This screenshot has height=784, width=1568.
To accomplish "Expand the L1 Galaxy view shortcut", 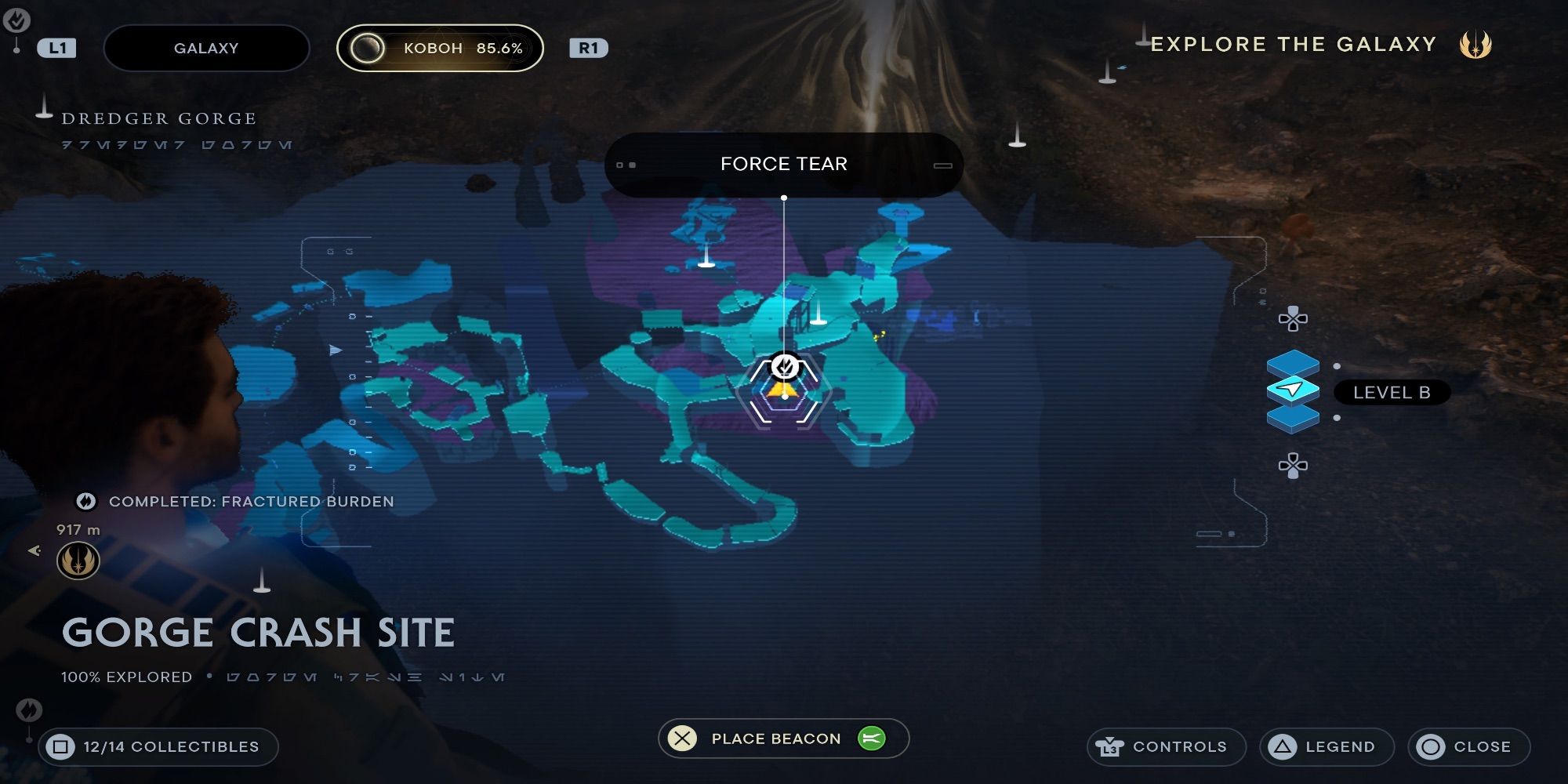I will [x=56, y=48].
